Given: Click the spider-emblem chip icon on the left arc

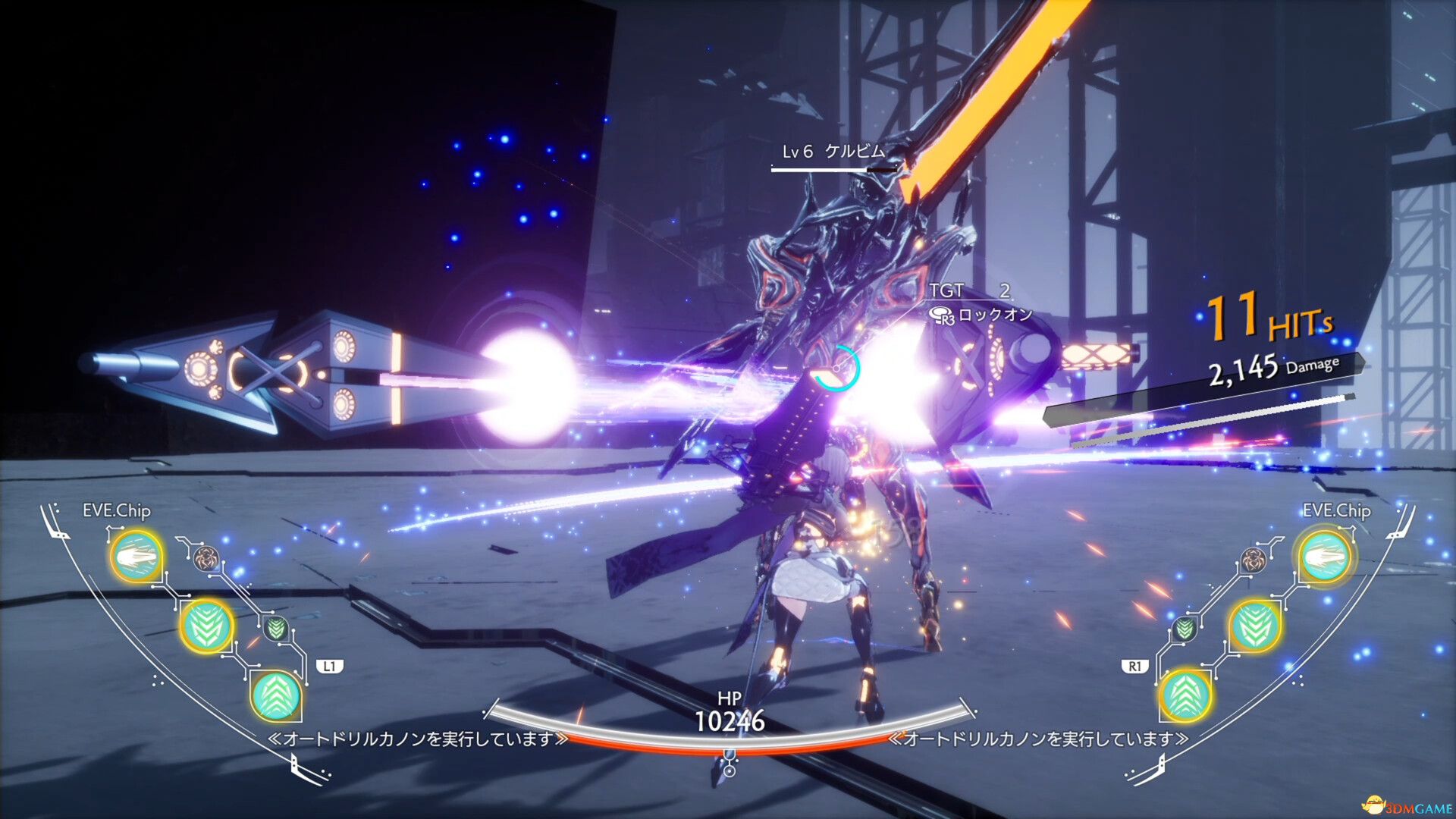Looking at the screenshot, I should (206, 558).
